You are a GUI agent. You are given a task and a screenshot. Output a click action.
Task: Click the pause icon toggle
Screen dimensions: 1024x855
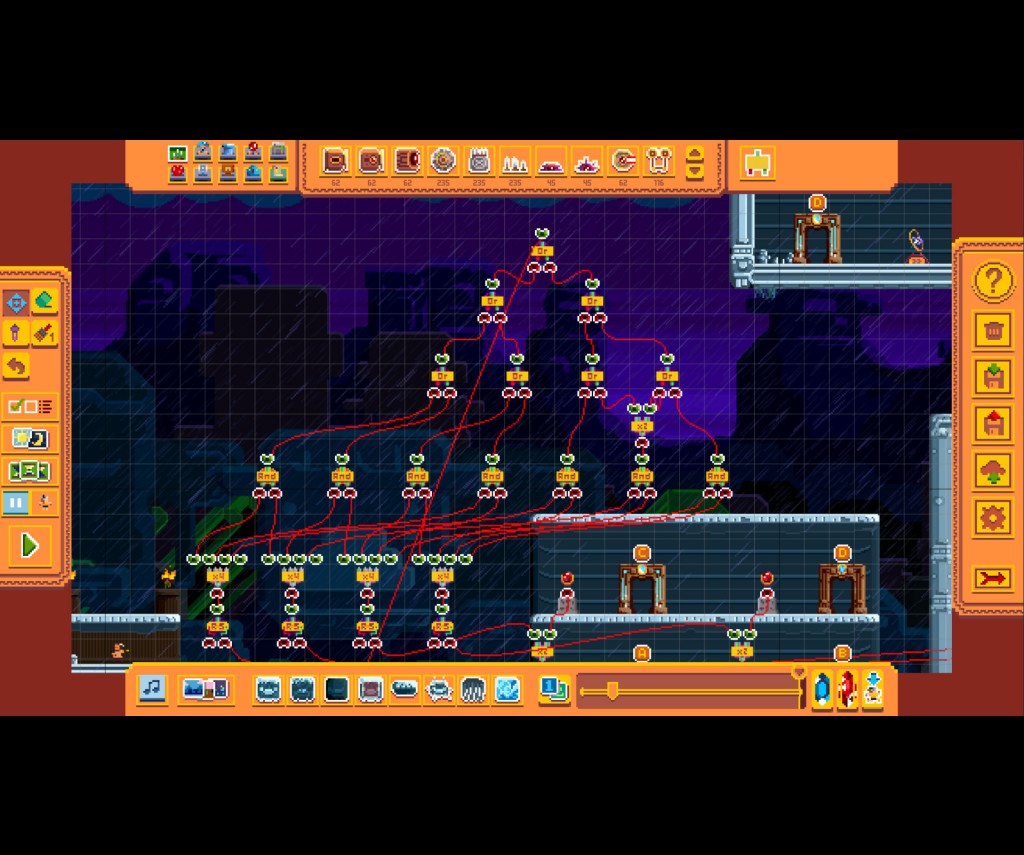(17, 502)
